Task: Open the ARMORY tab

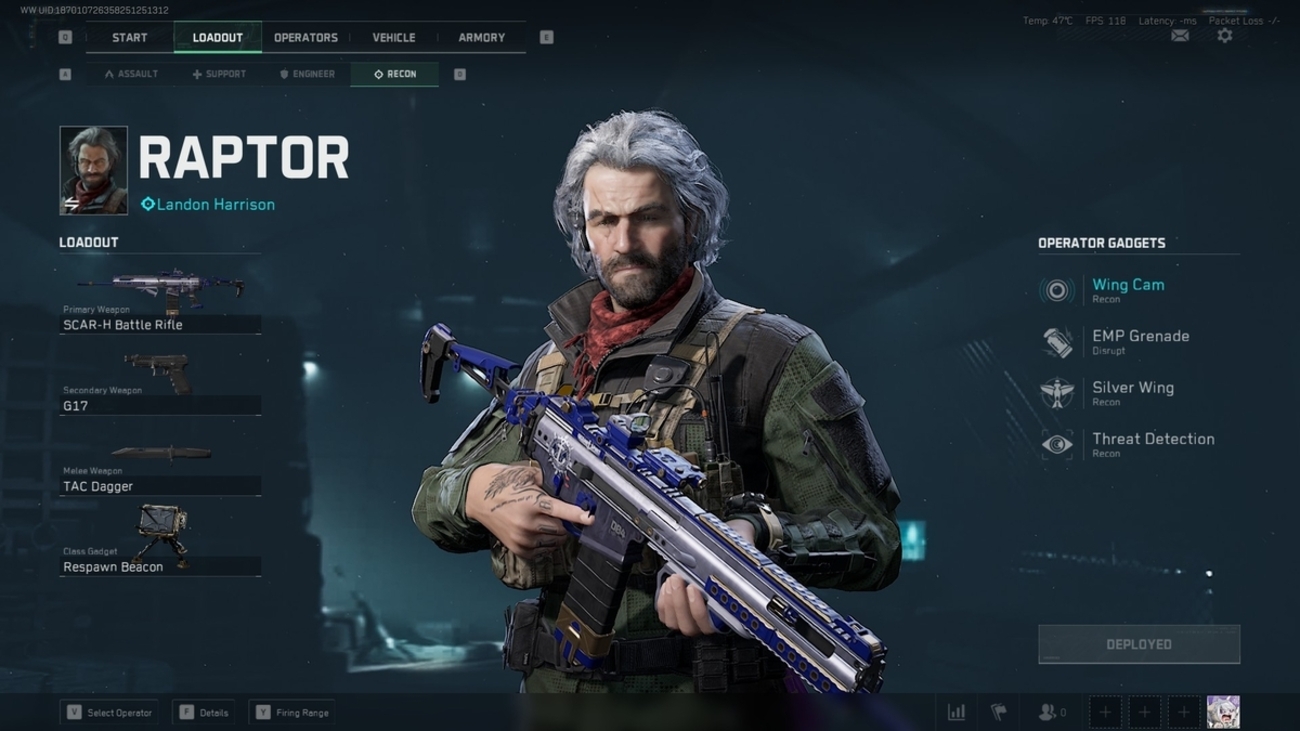Action: pyautogui.click(x=481, y=38)
